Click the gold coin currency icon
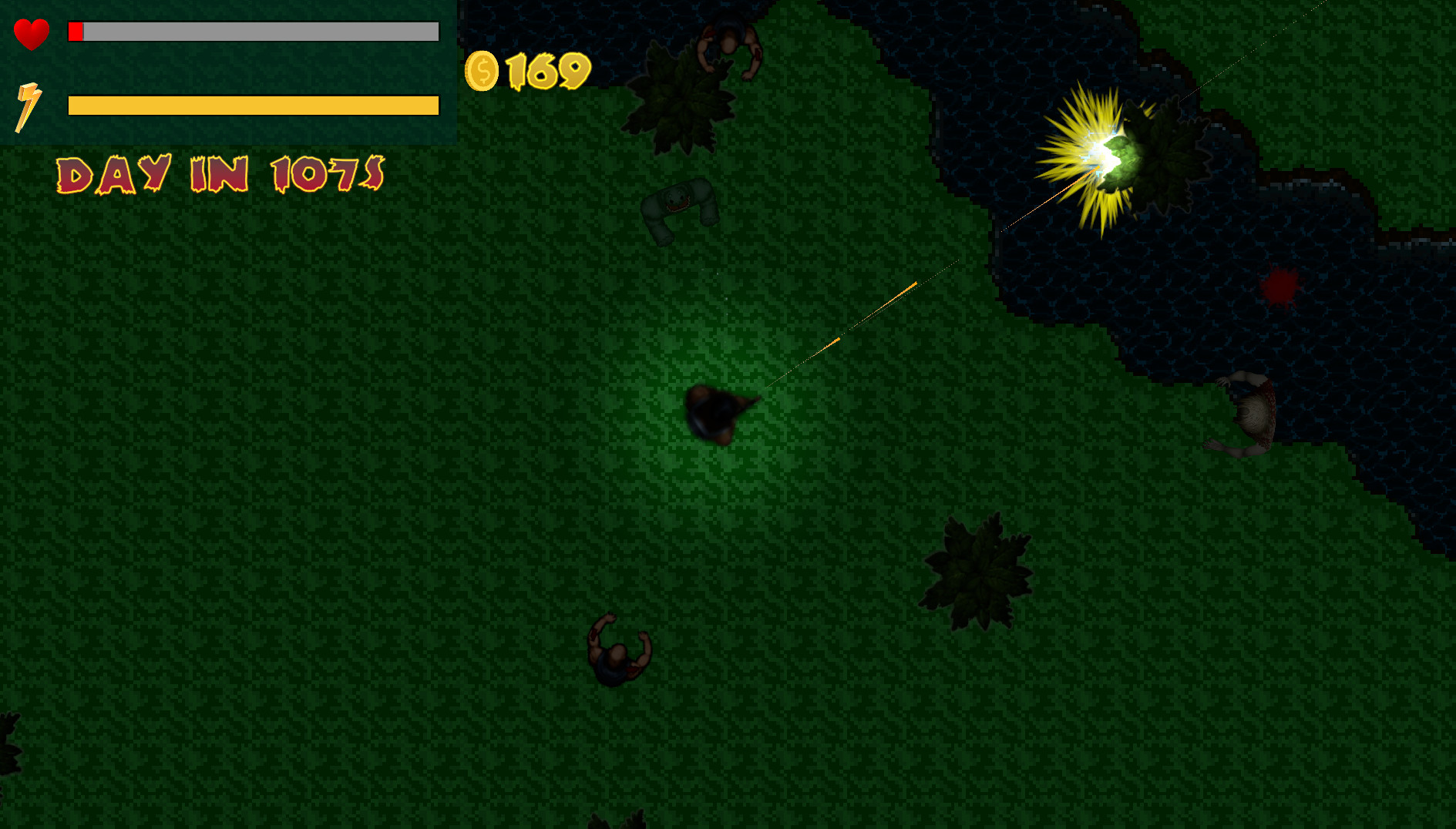The image size is (1456, 829). pyautogui.click(x=483, y=71)
